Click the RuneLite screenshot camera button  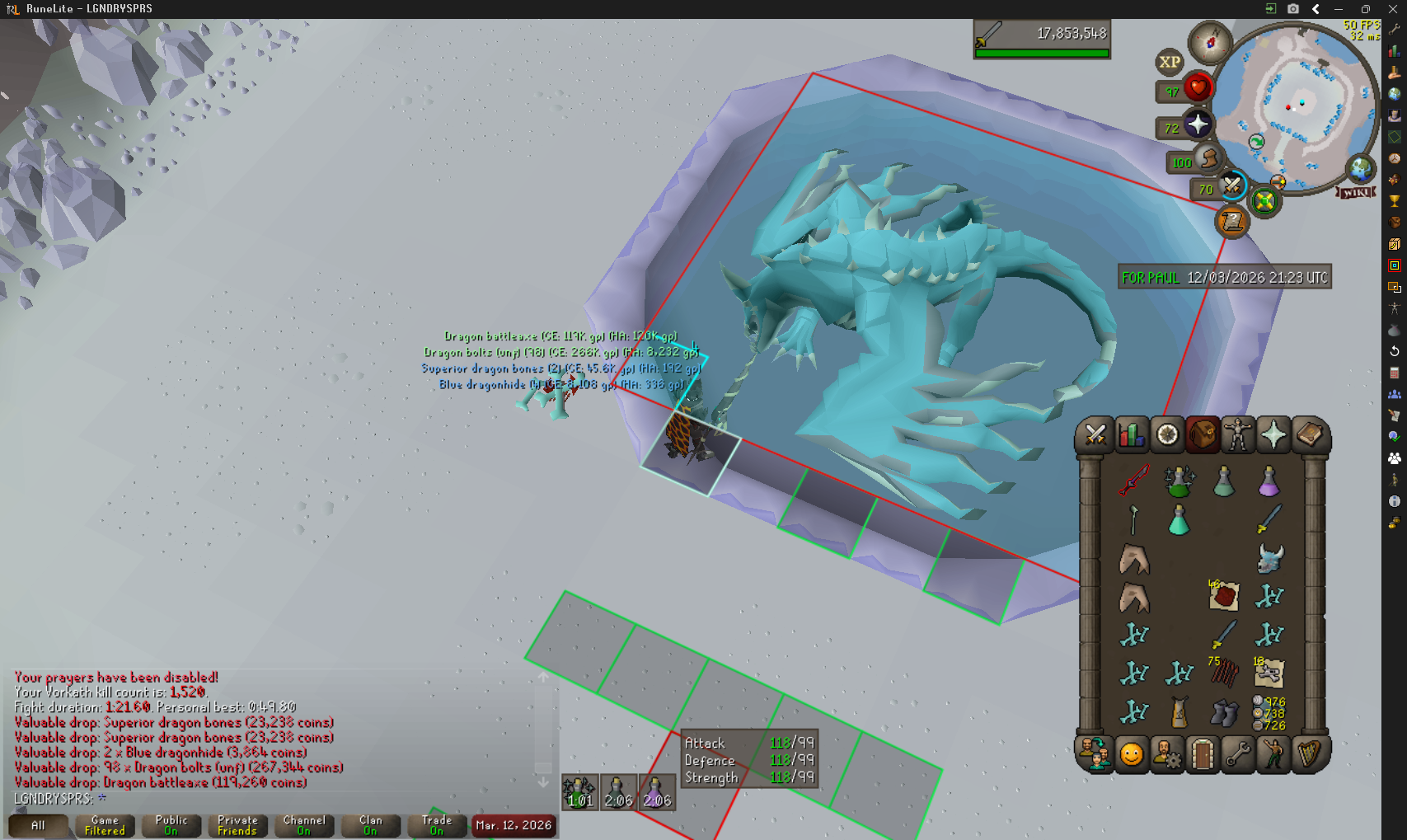coord(1292,9)
